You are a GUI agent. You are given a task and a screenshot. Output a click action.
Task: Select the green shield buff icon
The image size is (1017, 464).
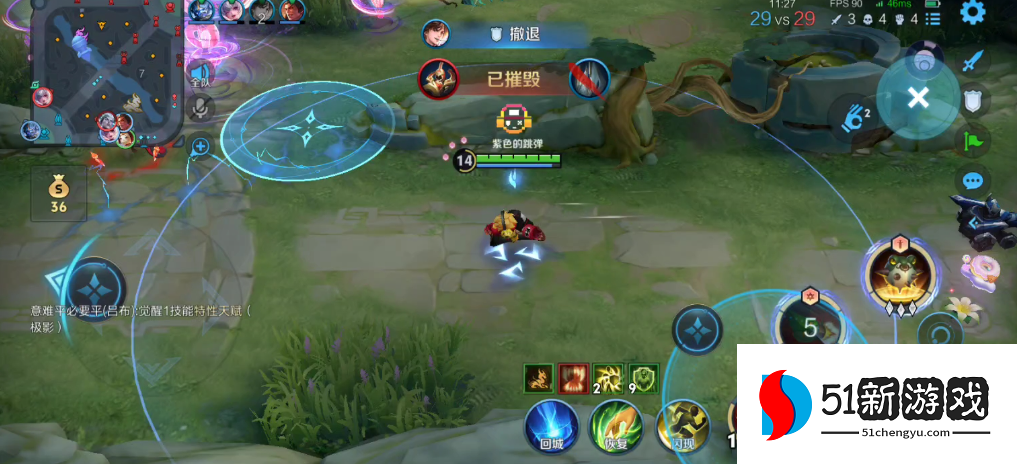645,378
